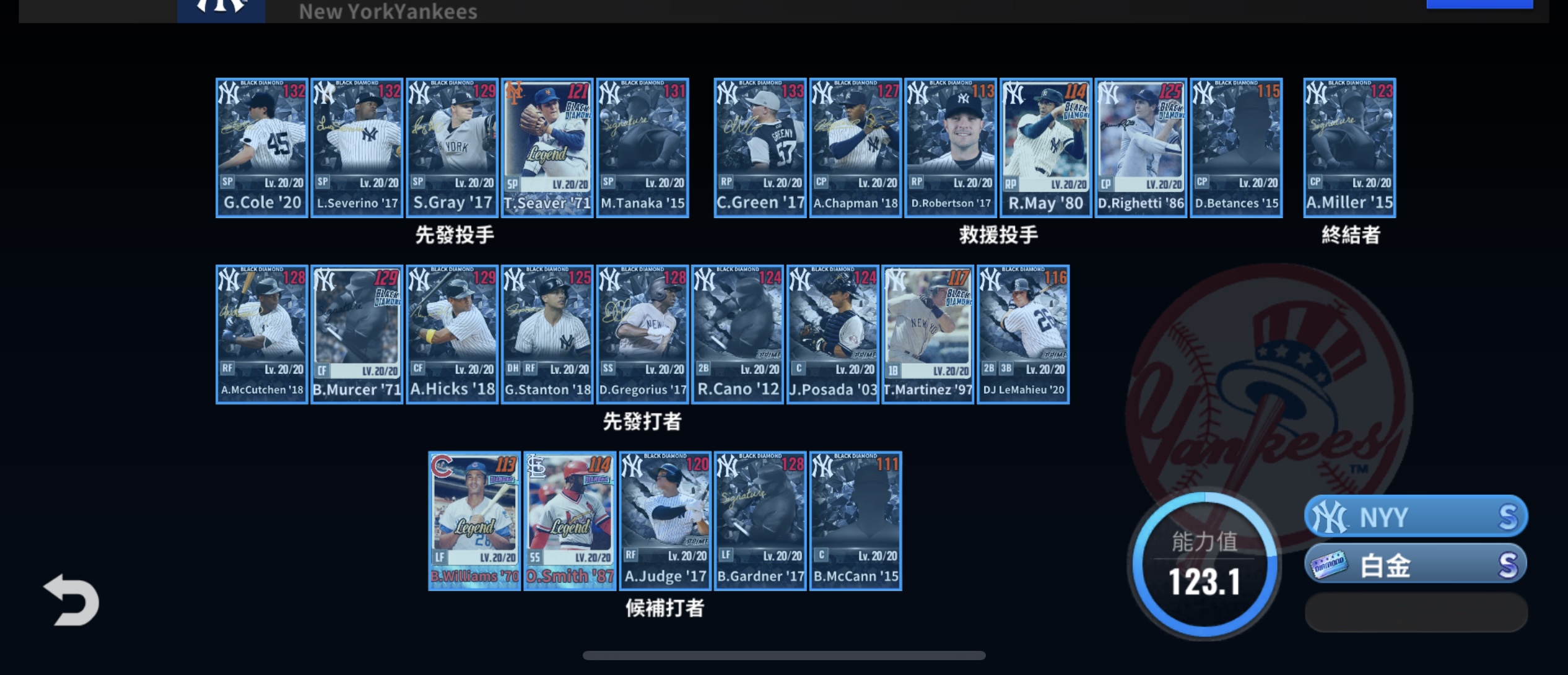Click the New YorkYankees title bar
The image size is (1568, 675).
point(388,10)
